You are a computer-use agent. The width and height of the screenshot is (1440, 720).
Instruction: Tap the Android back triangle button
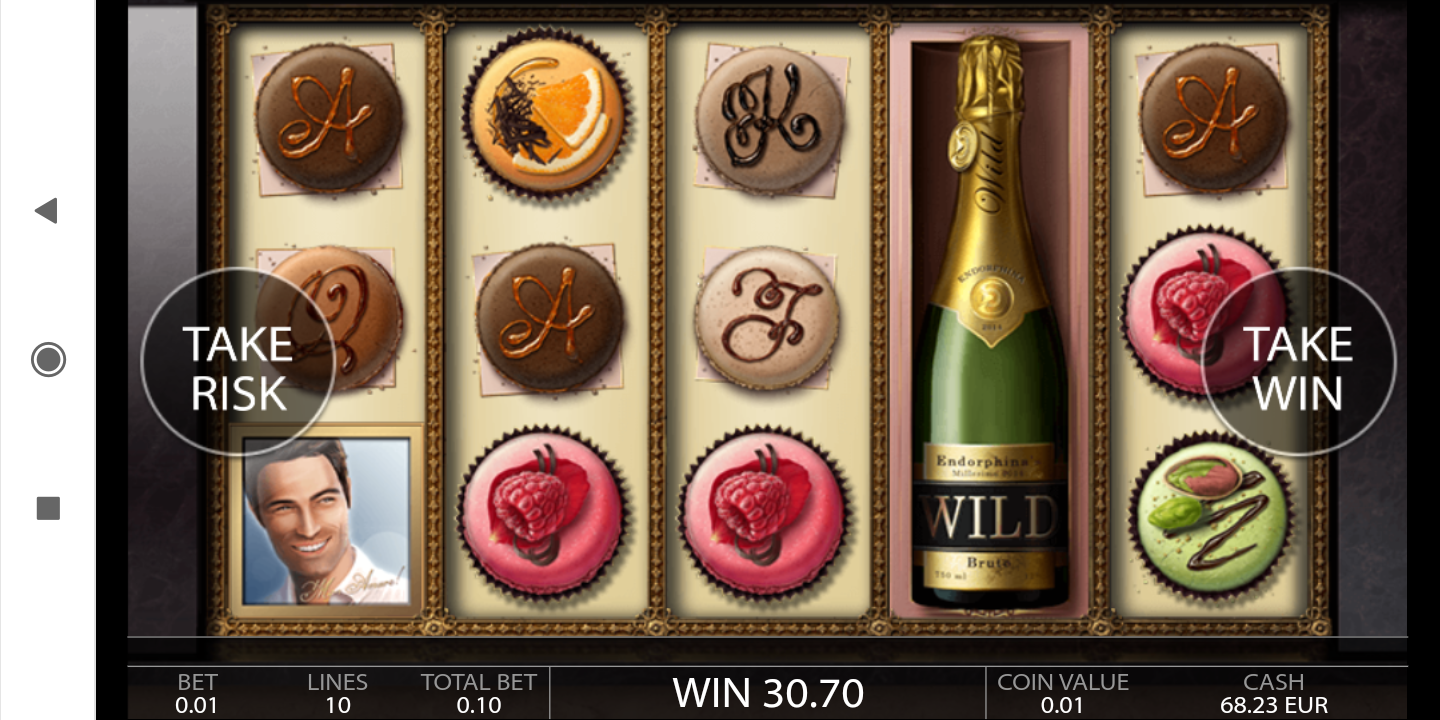click(x=47, y=210)
